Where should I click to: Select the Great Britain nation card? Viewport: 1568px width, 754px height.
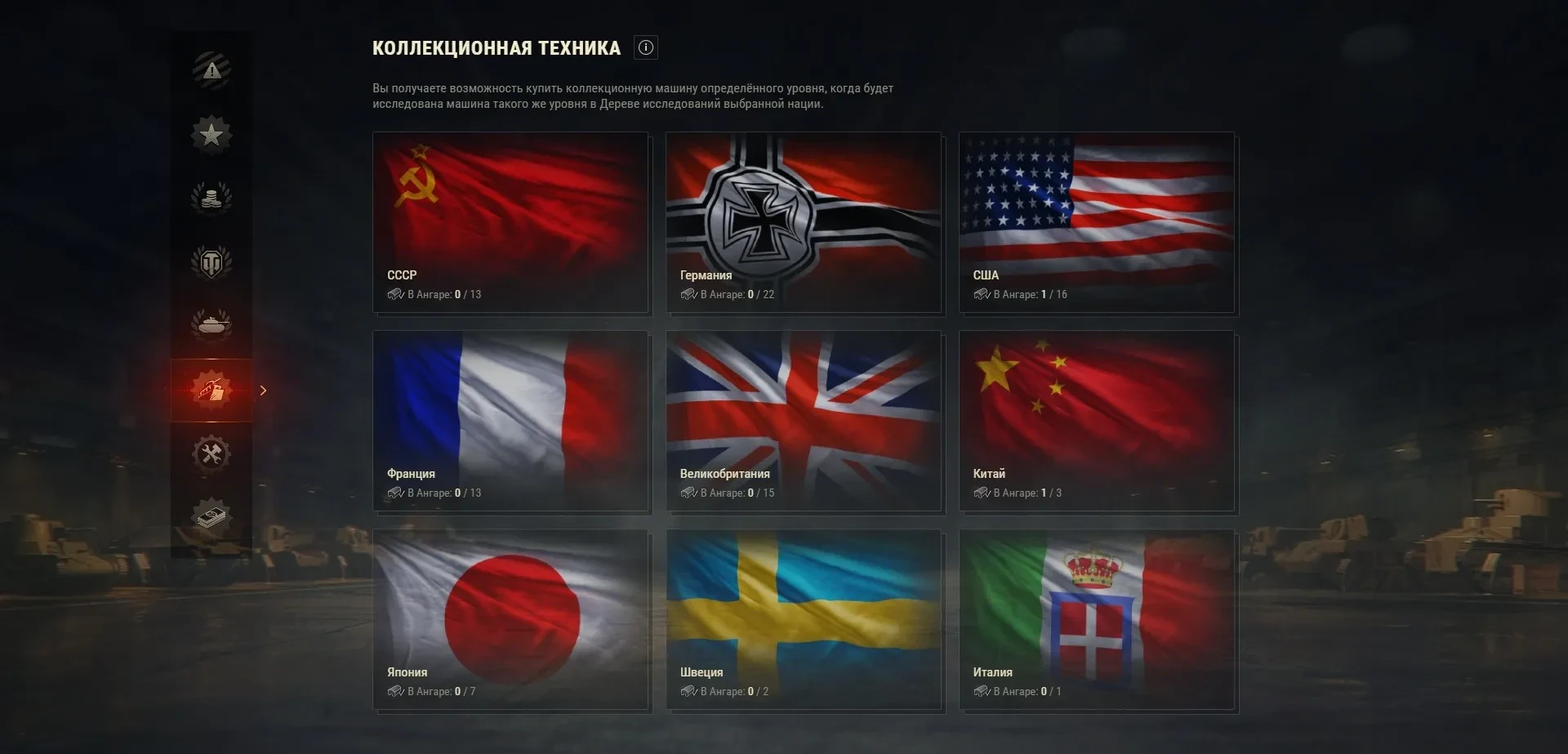[804, 421]
